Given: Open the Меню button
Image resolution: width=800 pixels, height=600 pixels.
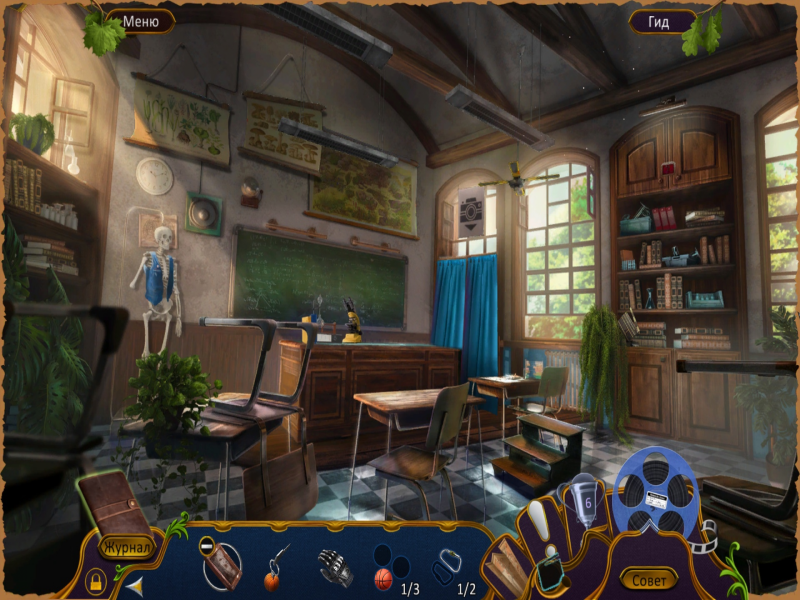Looking at the screenshot, I should 140,20.
